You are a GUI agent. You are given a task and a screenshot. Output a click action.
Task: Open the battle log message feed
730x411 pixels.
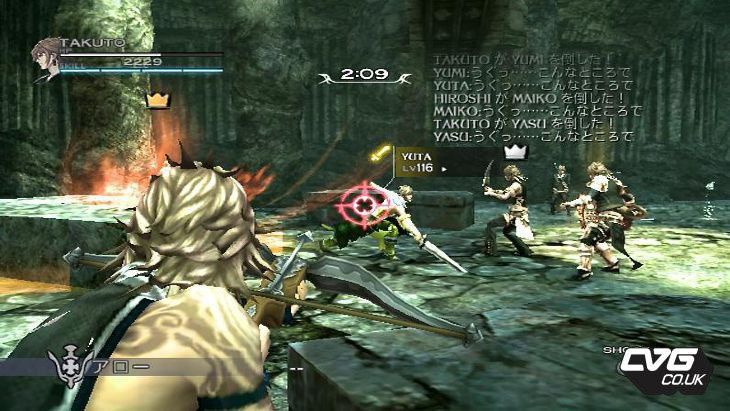click(x=533, y=97)
